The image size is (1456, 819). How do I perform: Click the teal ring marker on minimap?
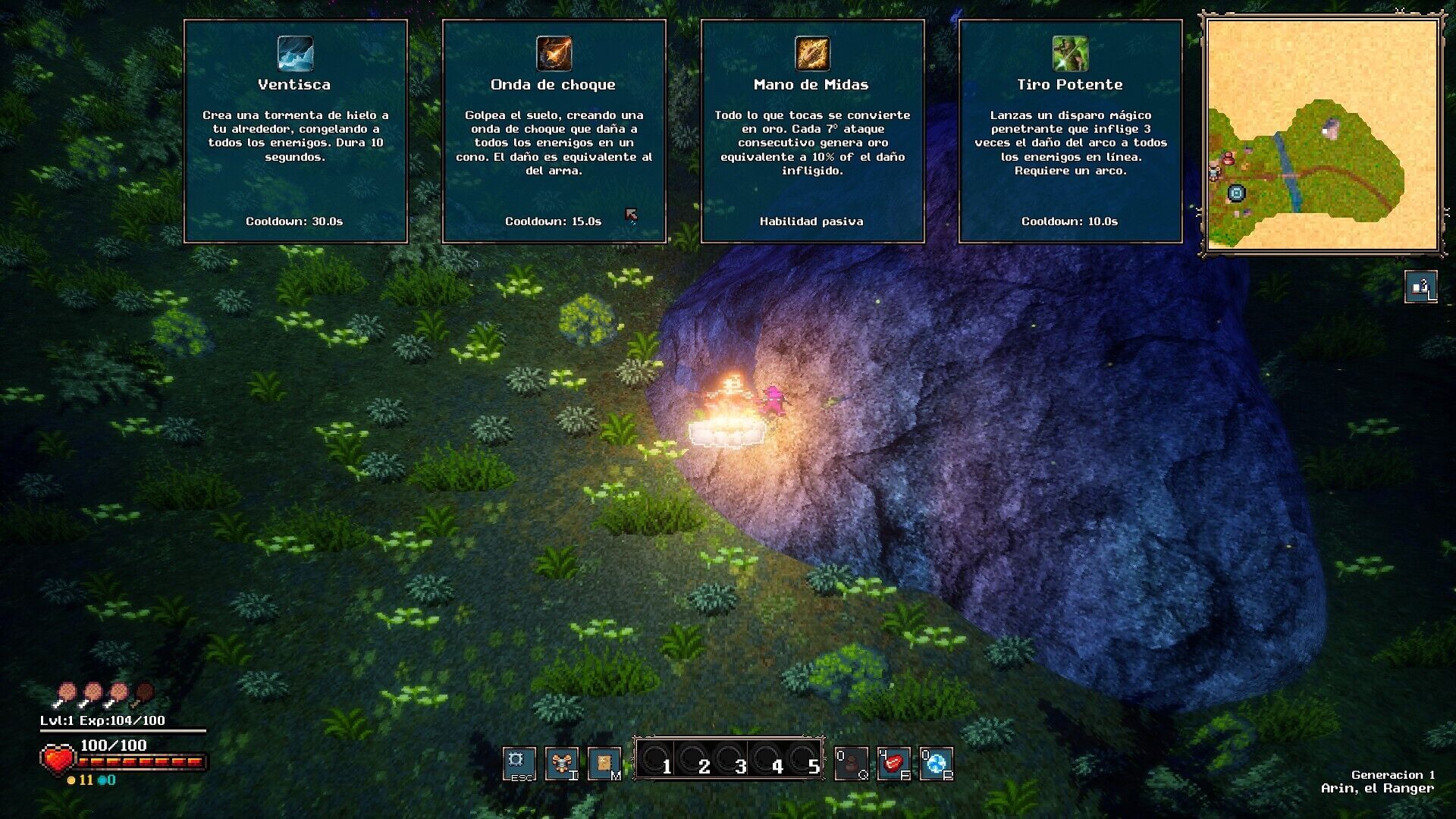[x=1236, y=193]
